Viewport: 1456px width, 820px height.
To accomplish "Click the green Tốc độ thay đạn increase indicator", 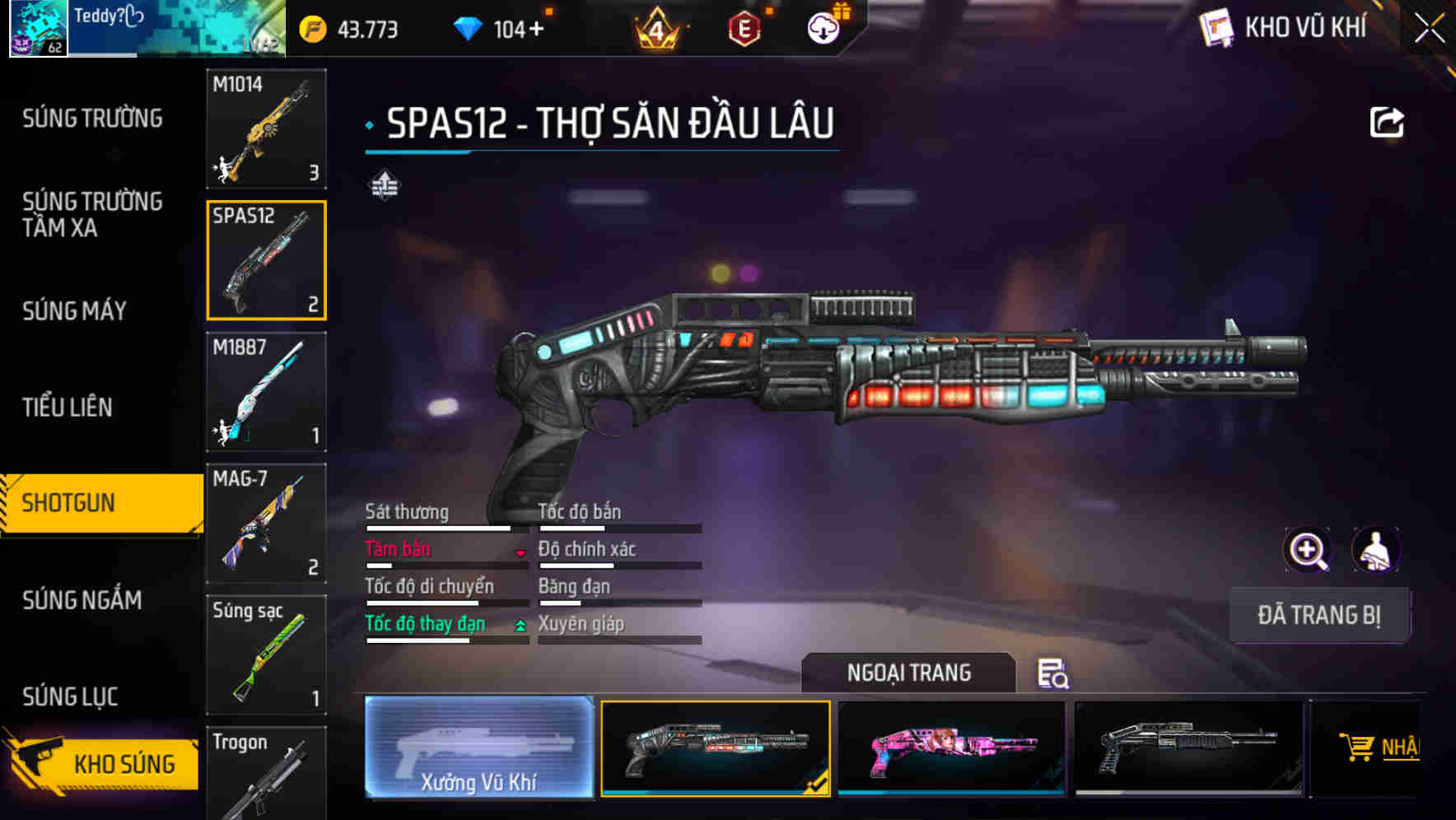I will (521, 626).
